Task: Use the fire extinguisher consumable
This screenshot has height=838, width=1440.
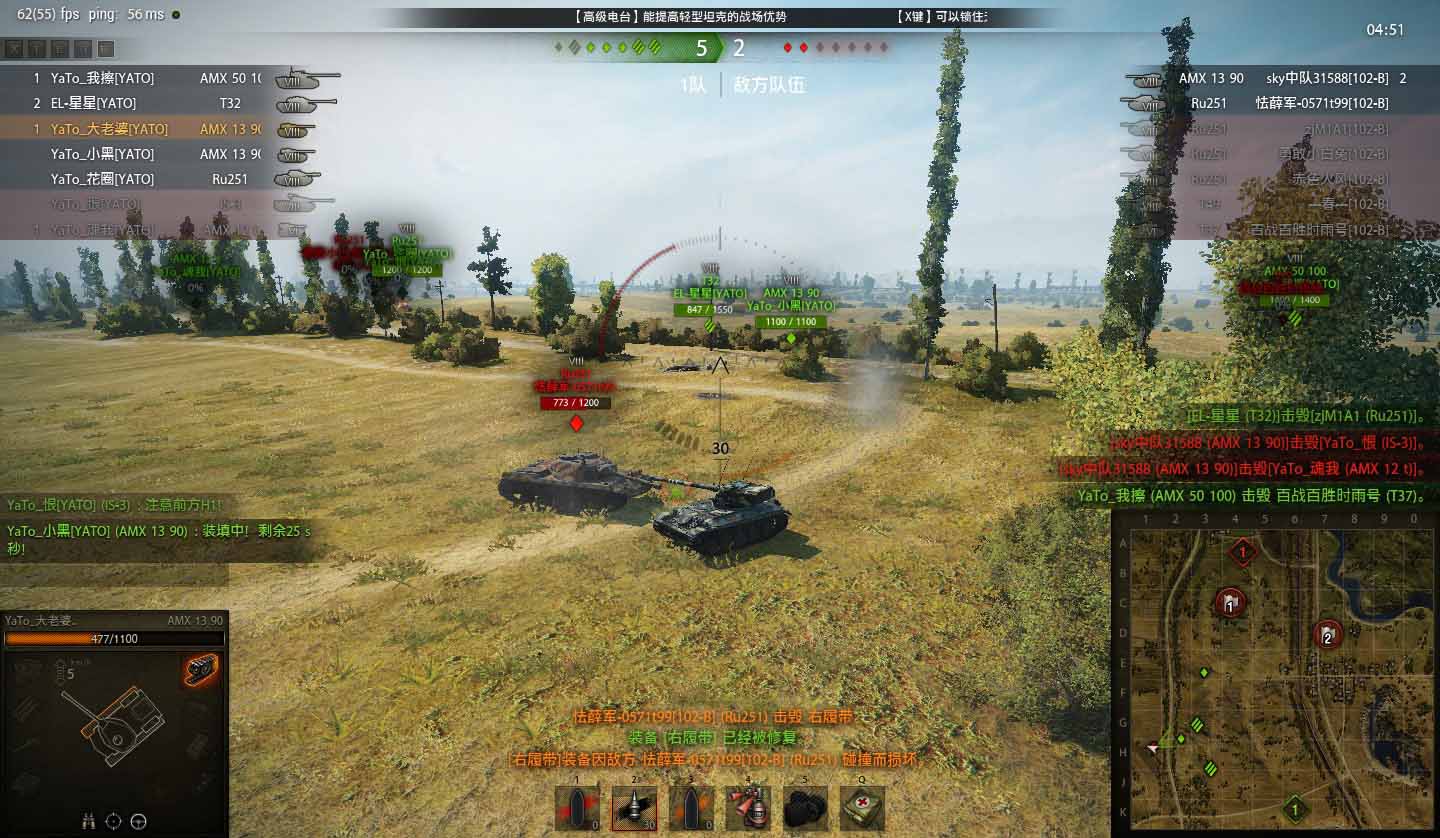Action: [x=747, y=808]
